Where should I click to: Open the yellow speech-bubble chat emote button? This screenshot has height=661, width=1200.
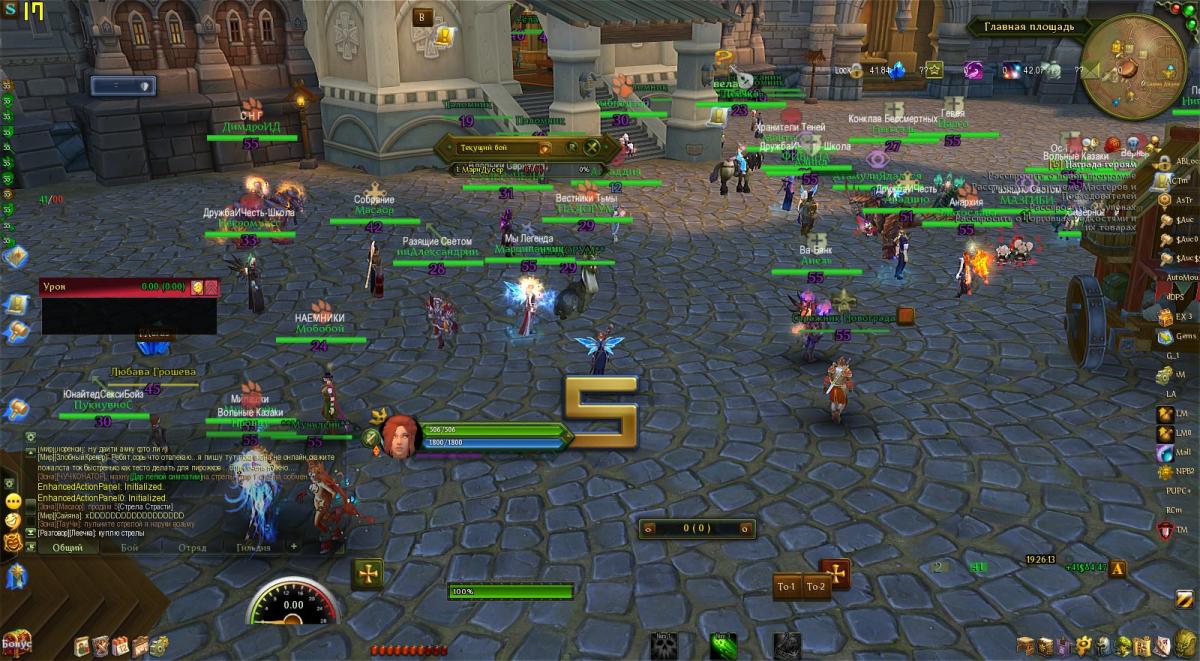(x=14, y=500)
